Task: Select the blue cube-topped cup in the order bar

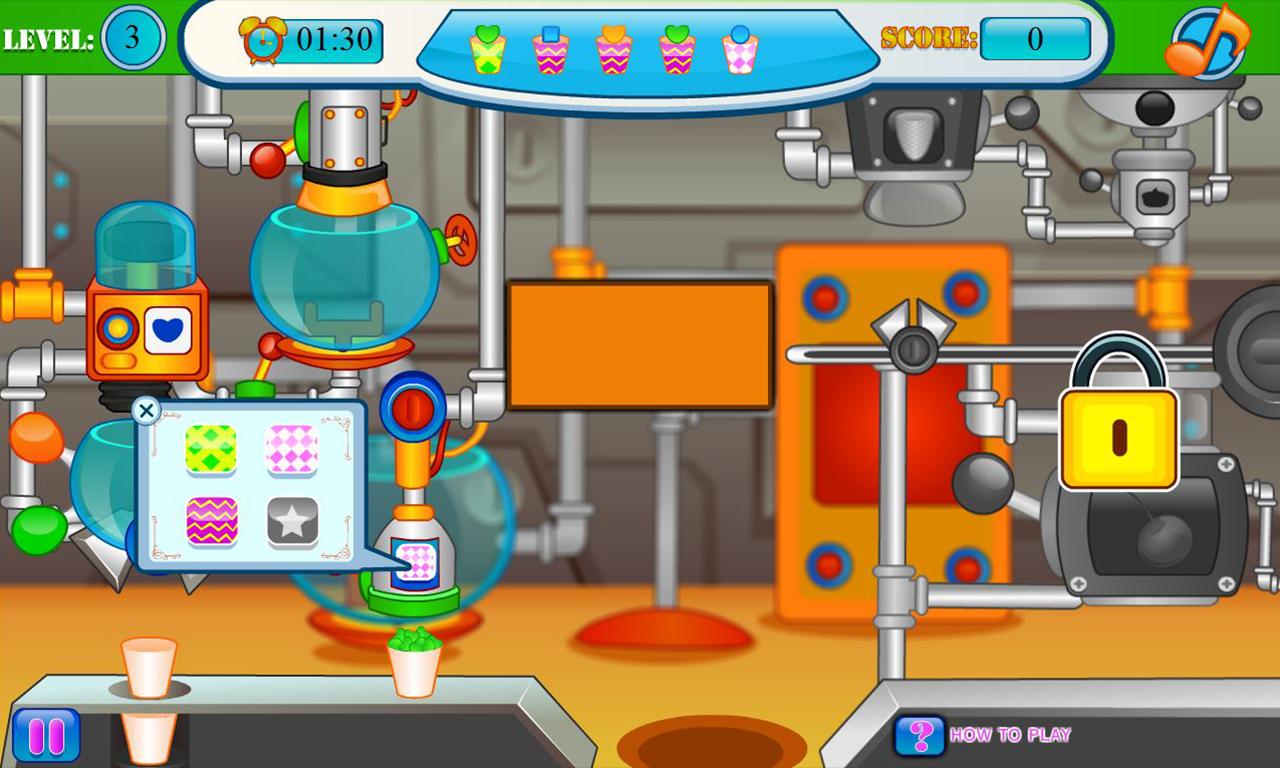Action: point(549,48)
